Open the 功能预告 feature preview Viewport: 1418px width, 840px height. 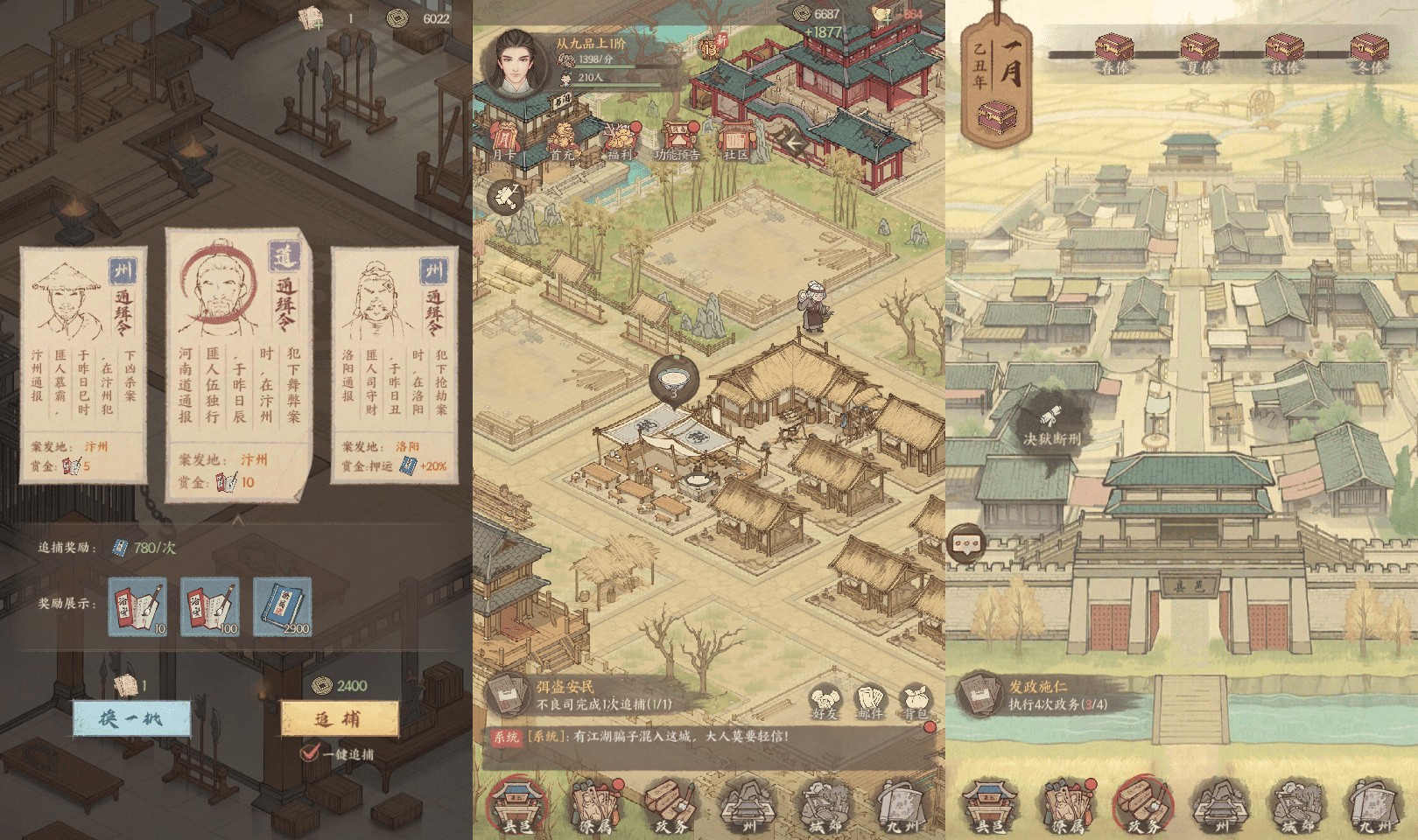(677, 140)
